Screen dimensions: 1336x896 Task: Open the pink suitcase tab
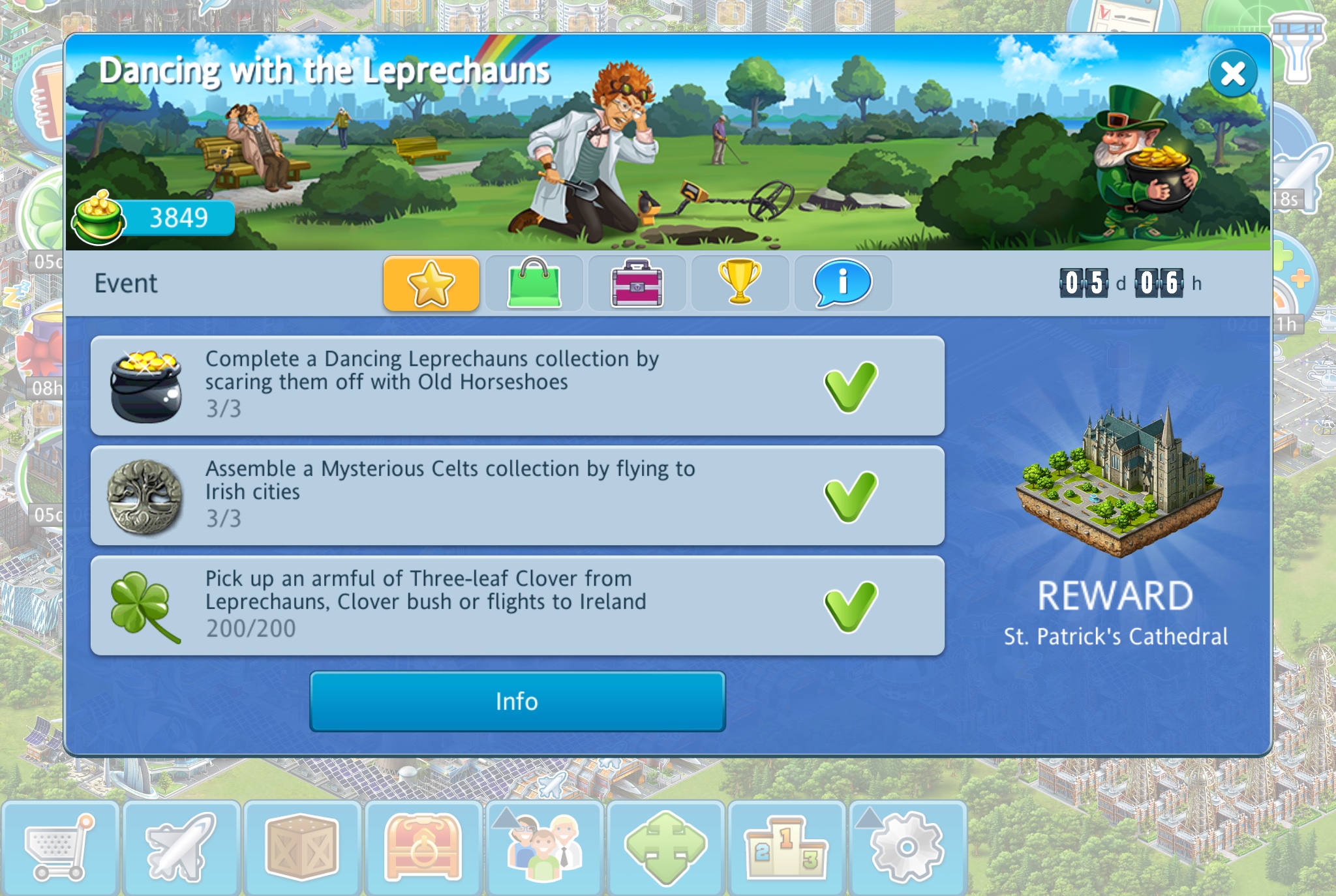(637, 284)
